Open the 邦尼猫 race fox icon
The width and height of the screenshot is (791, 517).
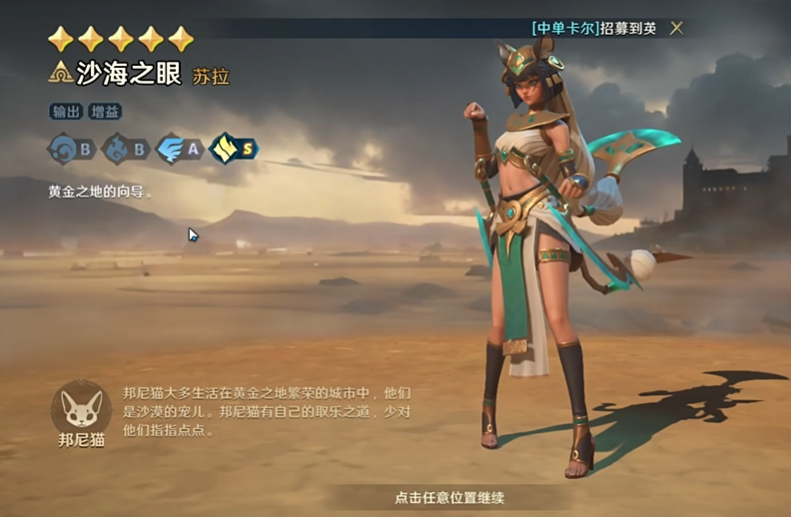point(81,409)
